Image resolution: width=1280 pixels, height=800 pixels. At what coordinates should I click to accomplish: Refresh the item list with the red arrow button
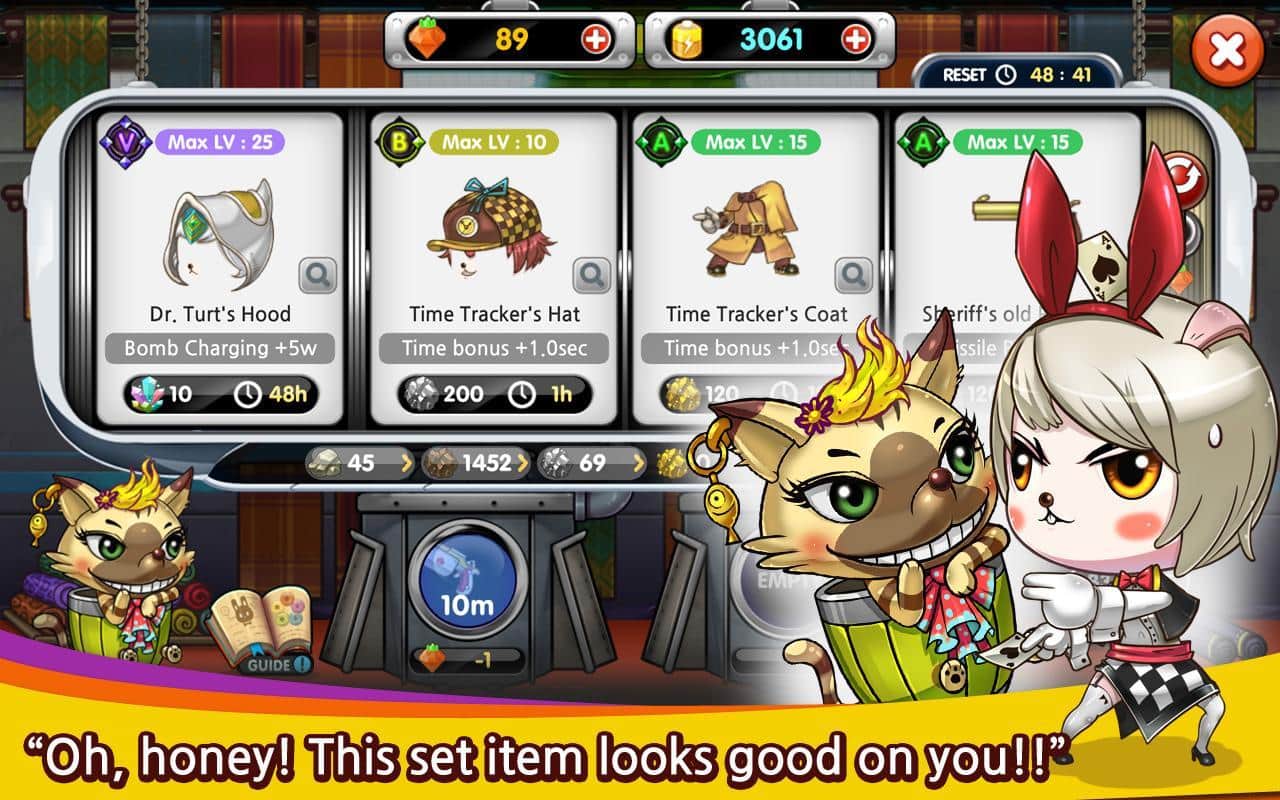click(1188, 180)
